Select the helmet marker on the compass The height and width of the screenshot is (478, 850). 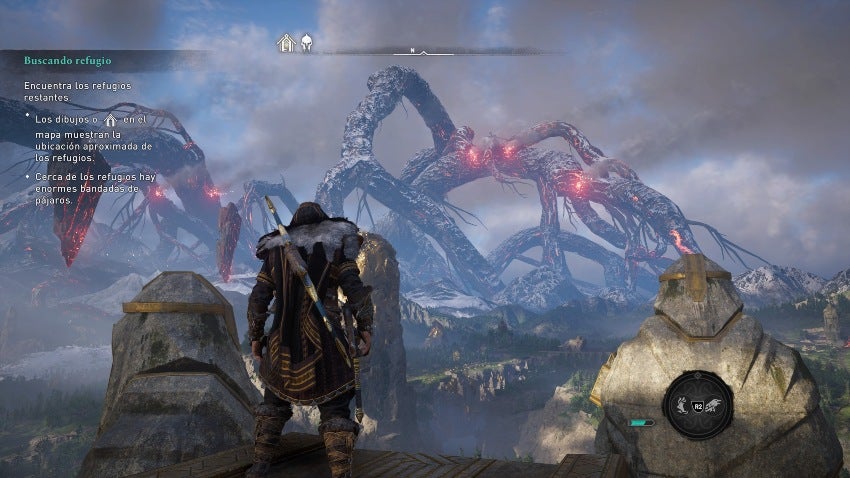coord(307,44)
